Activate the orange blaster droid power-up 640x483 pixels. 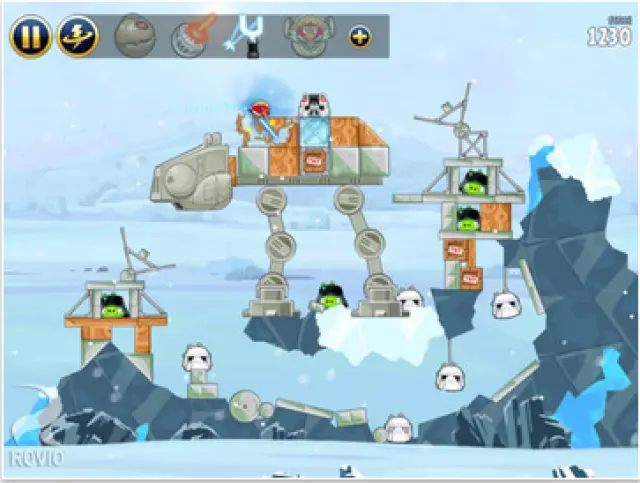[187, 35]
